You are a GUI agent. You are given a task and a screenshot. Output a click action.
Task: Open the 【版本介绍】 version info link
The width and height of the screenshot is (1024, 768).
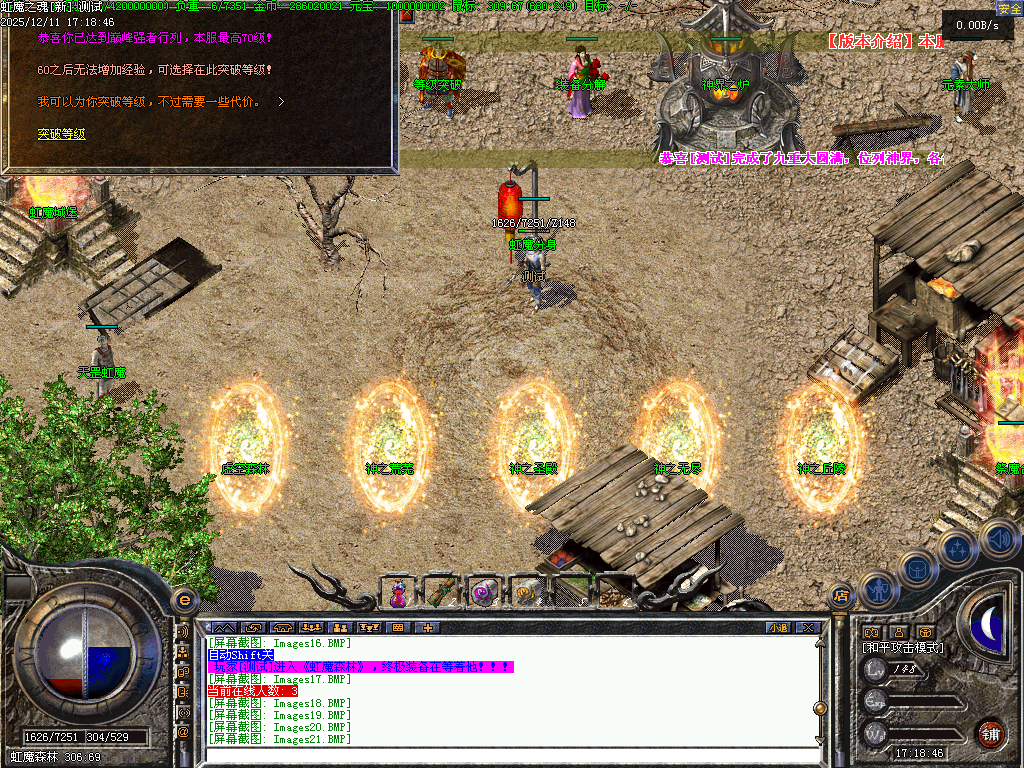tap(872, 42)
